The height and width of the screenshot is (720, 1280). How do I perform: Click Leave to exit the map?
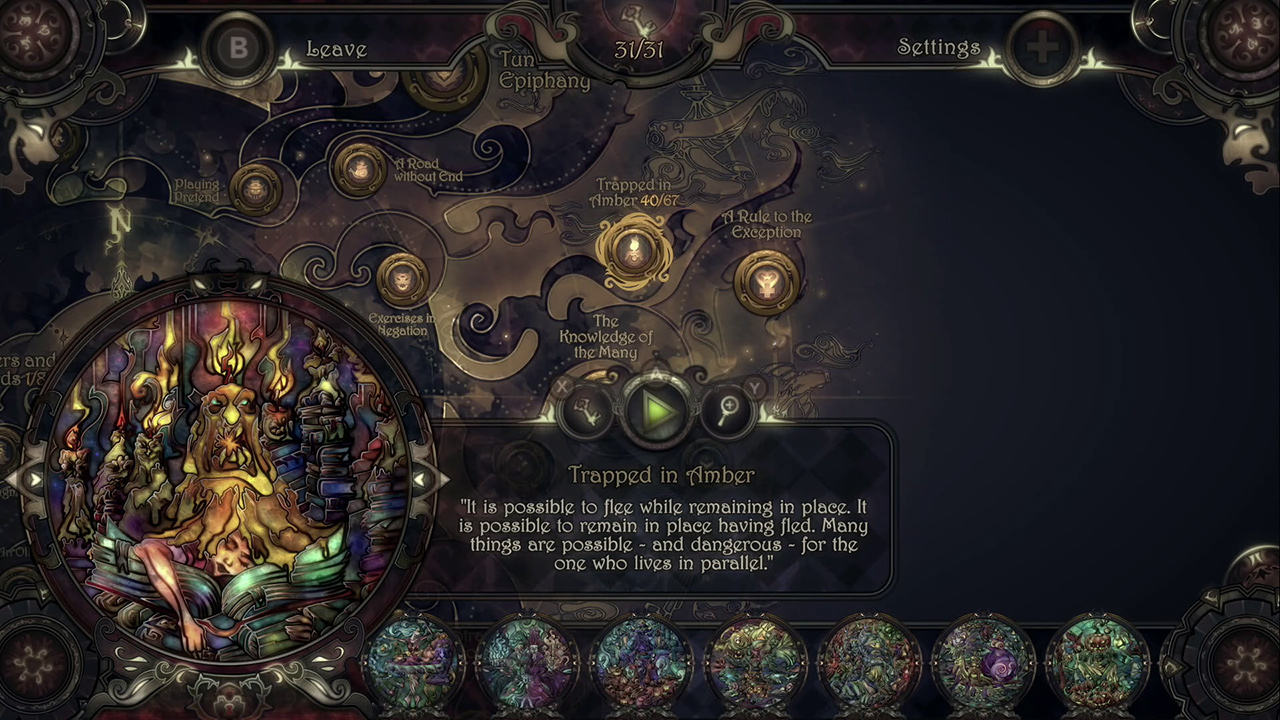pos(336,49)
